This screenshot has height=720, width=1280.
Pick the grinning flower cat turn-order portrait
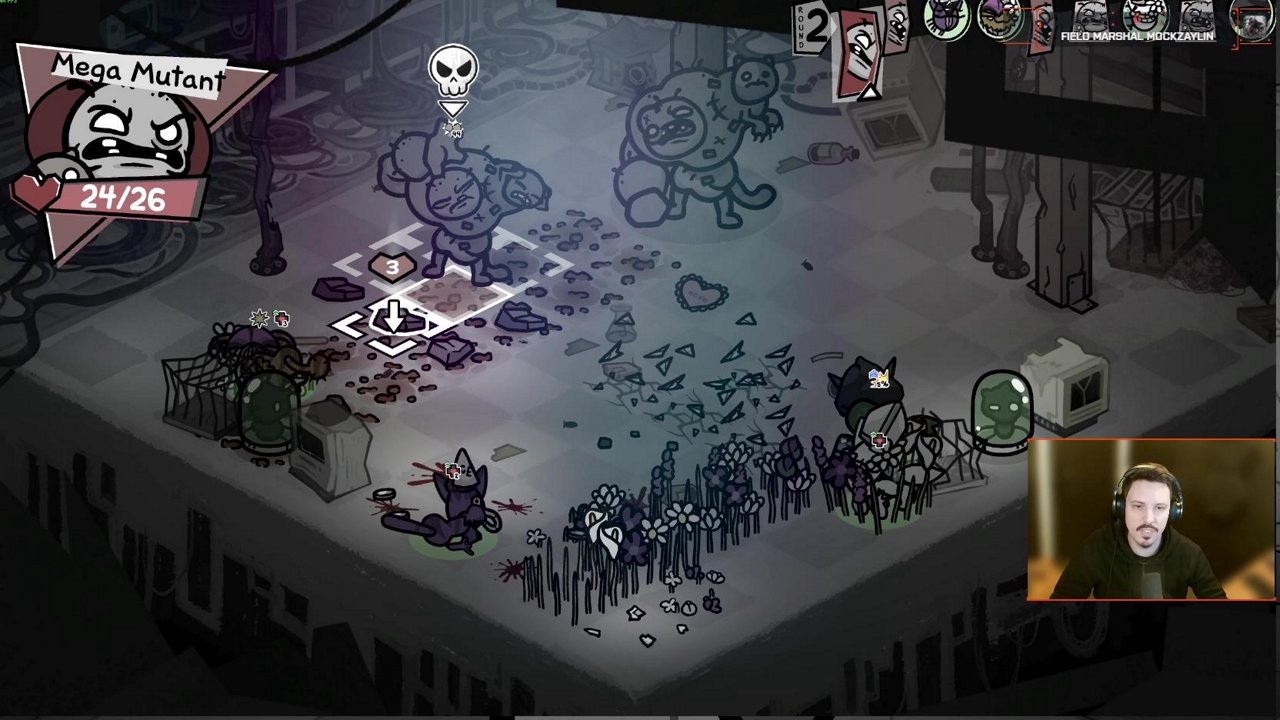click(1146, 17)
